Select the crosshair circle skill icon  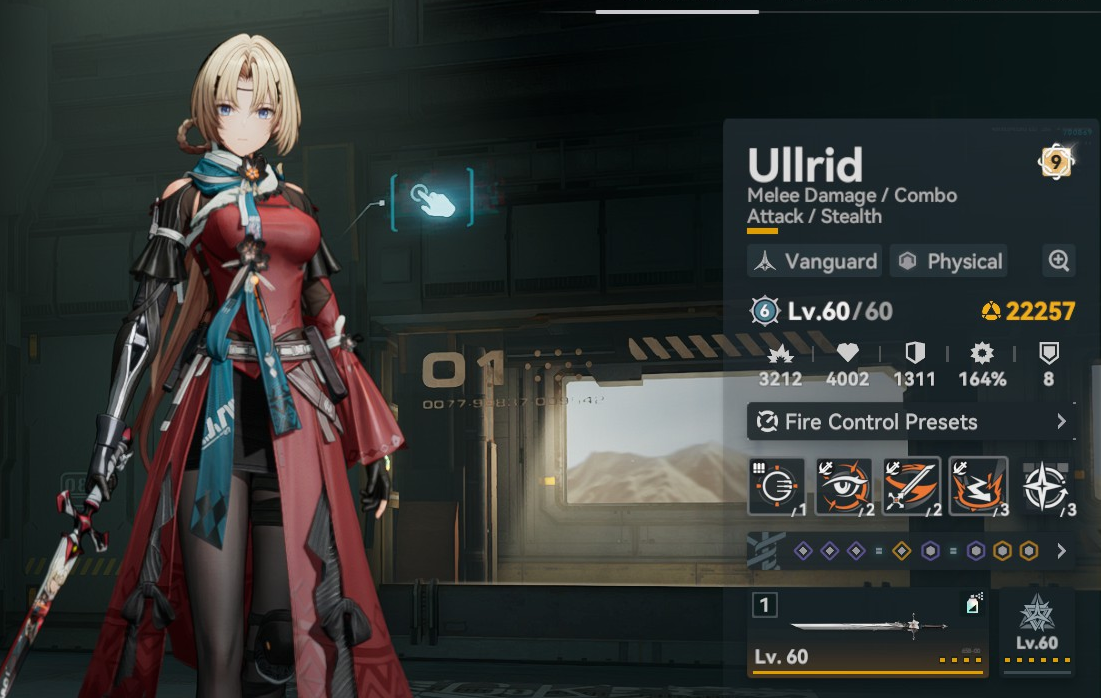[x=777, y=487]
